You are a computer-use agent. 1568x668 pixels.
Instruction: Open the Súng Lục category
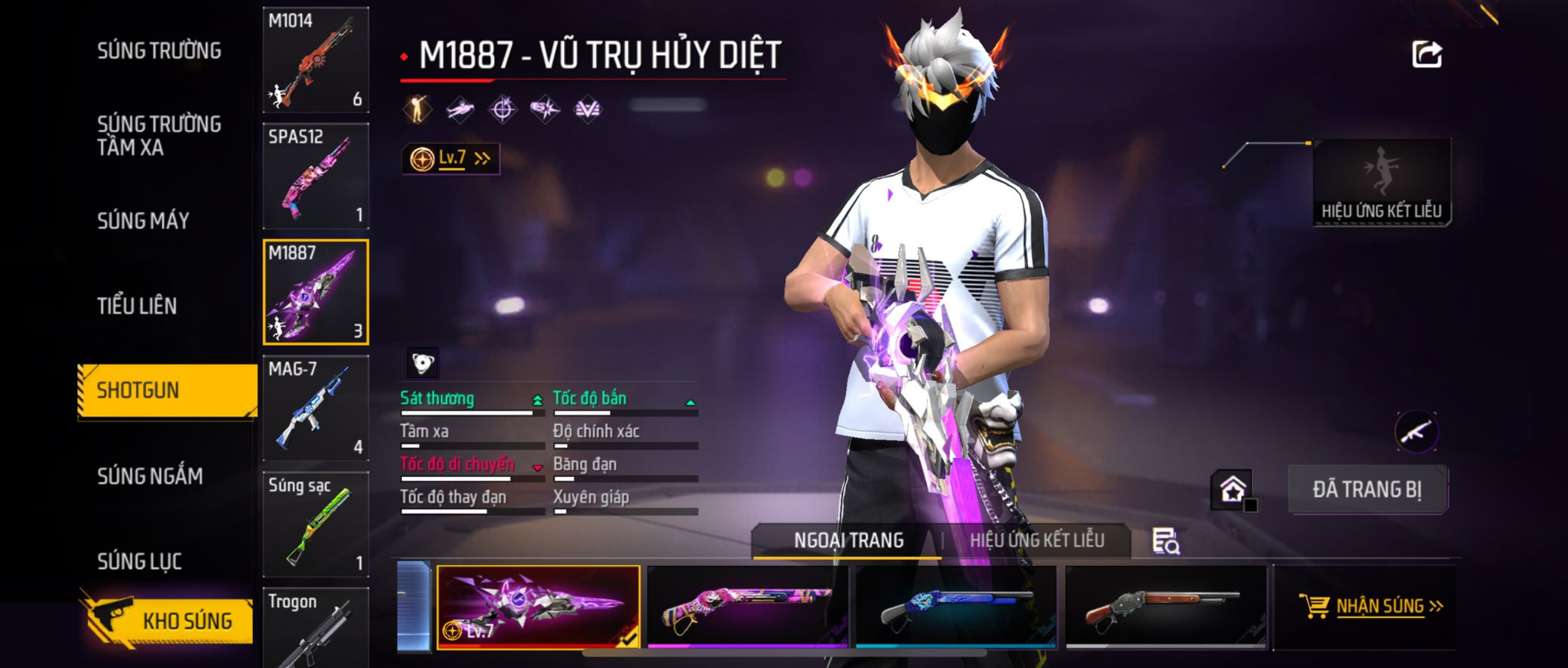pos(140,560)
